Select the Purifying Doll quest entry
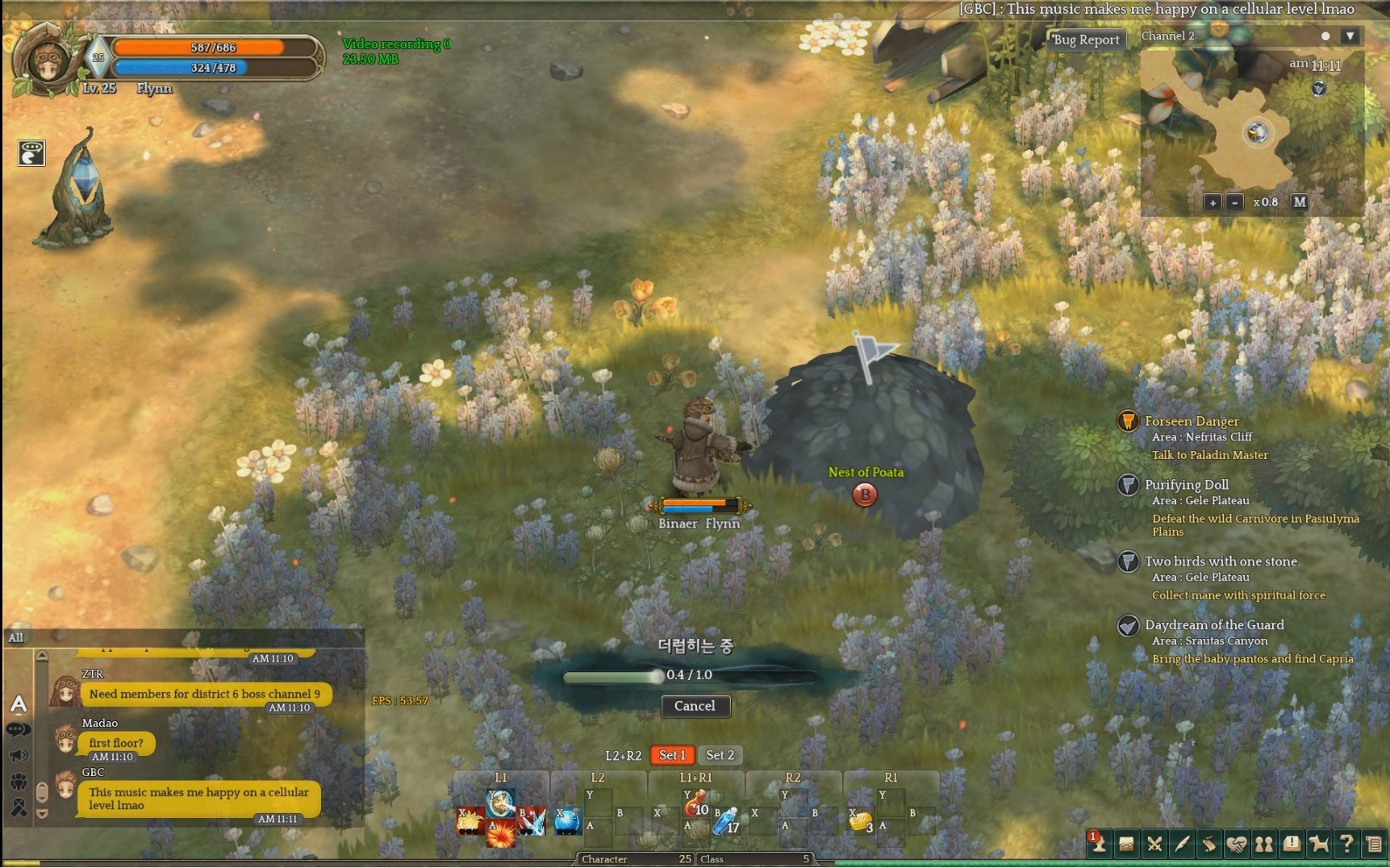This screenshot has width=1390, height=868. 1186,485
